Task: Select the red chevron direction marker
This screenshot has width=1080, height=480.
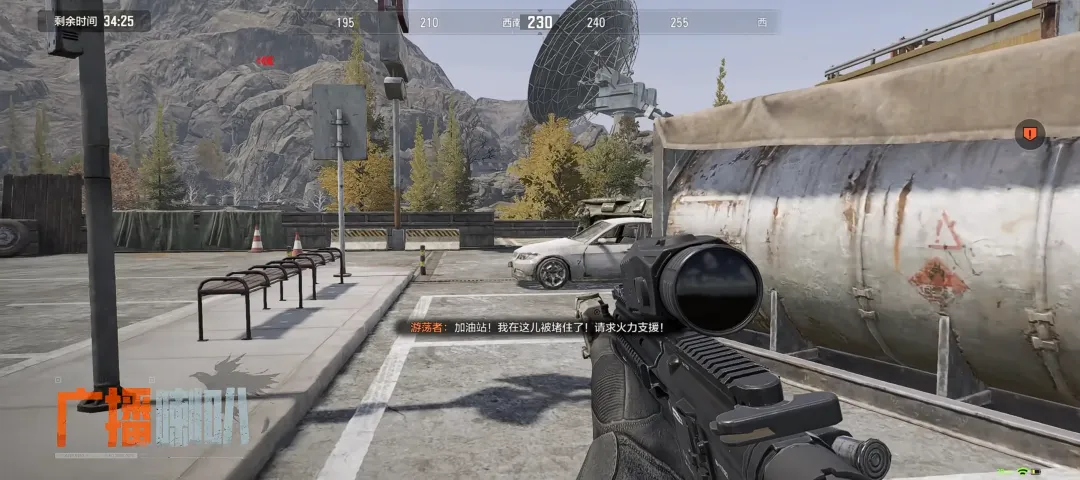Action: (x=265, y=61)
